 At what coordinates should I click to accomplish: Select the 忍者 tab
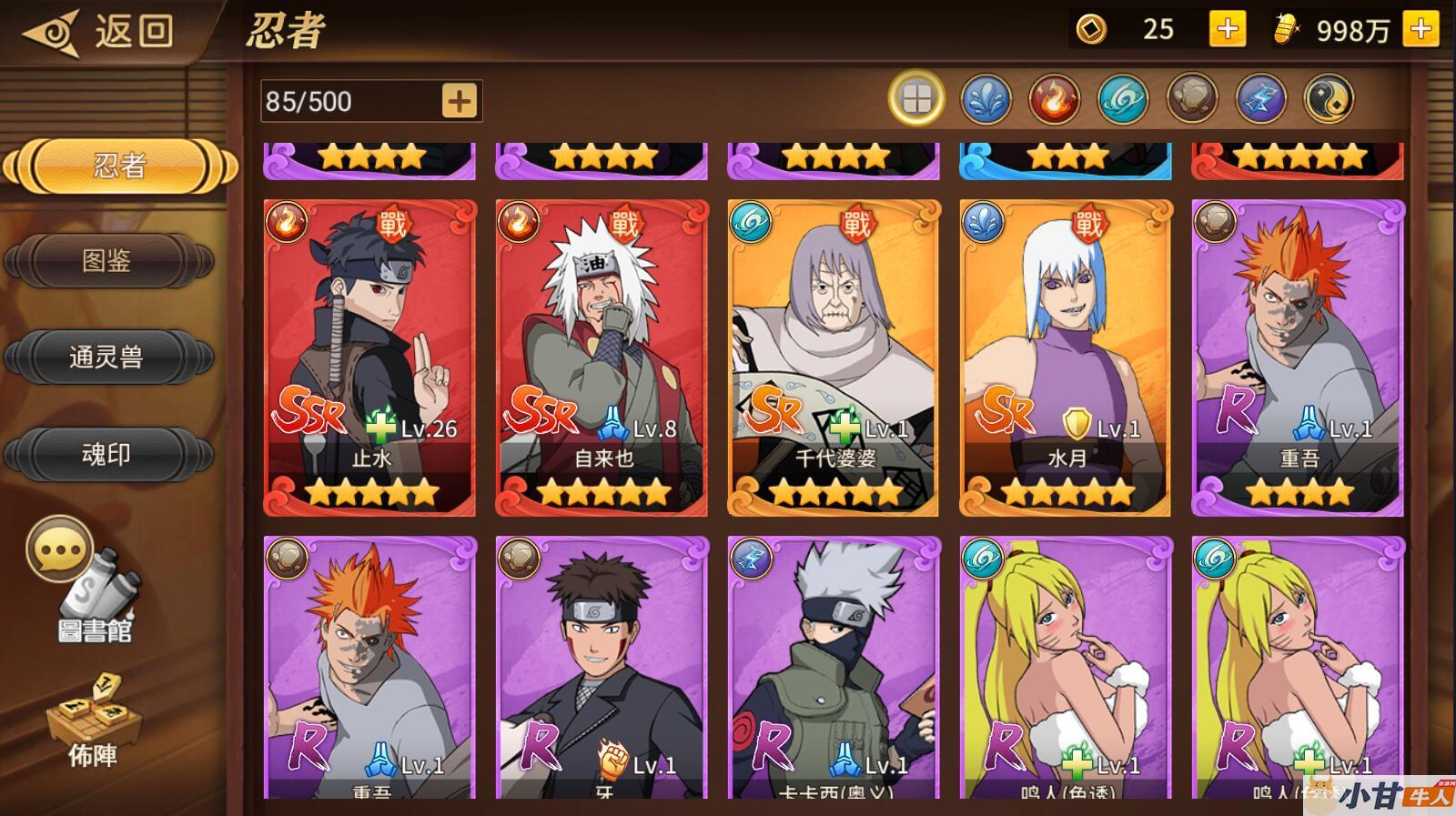119,166
